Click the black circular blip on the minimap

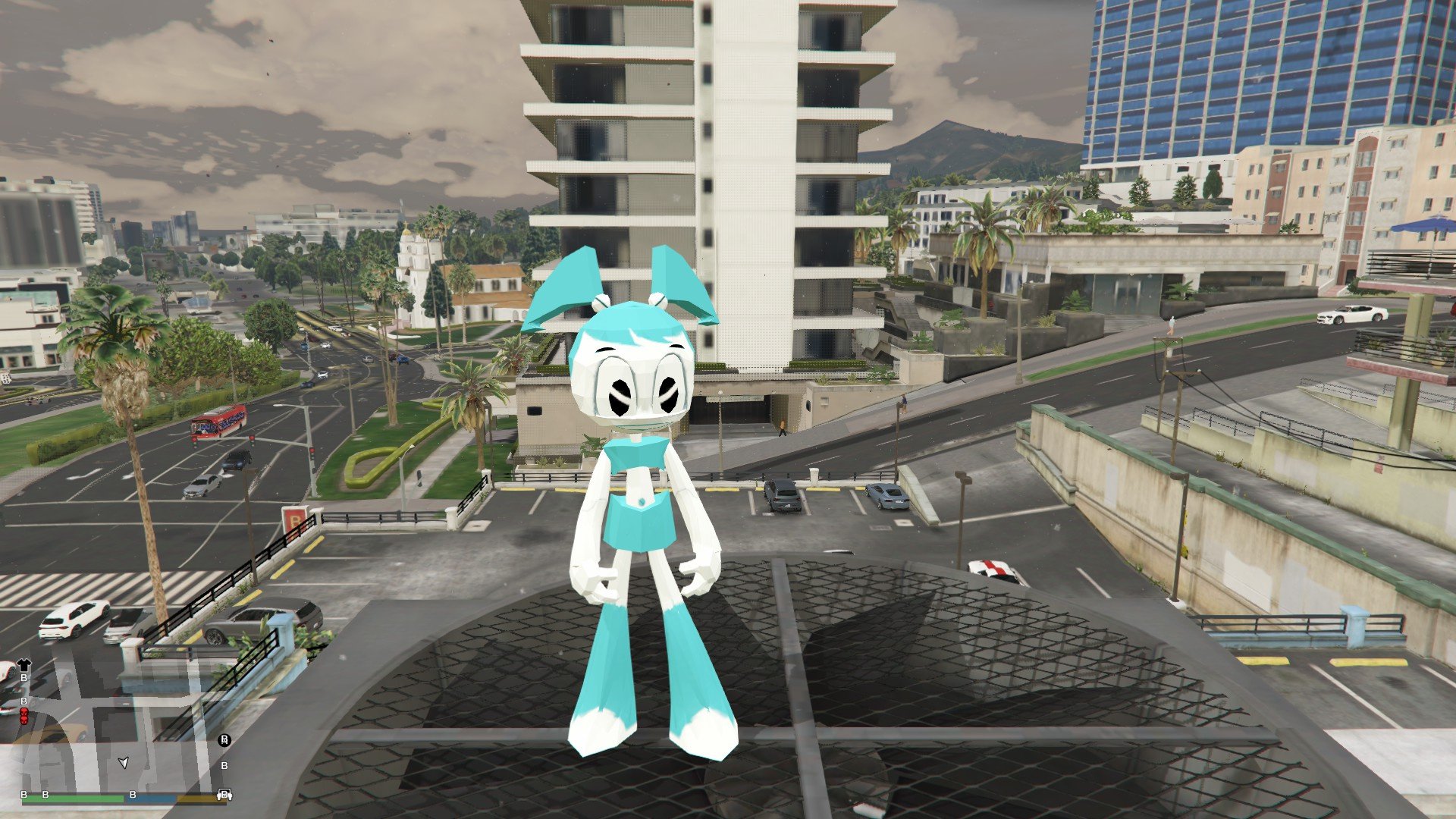pos(224,740)
